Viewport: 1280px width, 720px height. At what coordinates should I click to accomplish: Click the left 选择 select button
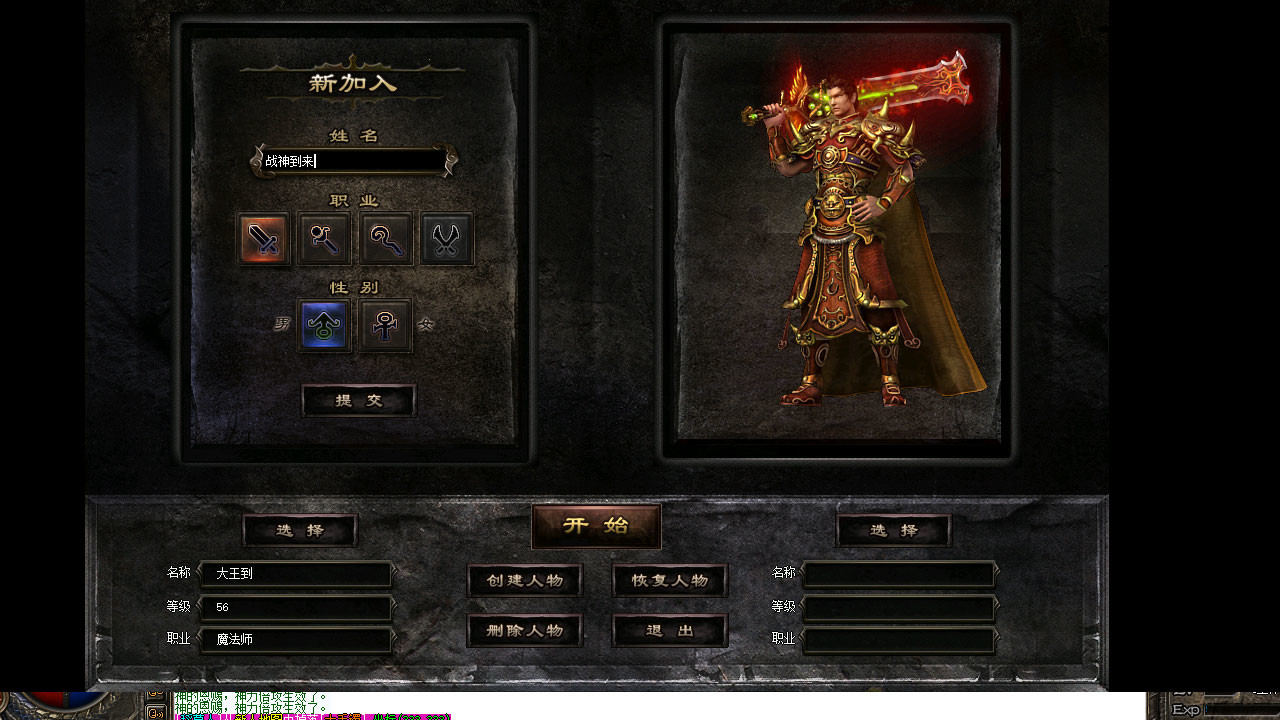tap(298, 530)
